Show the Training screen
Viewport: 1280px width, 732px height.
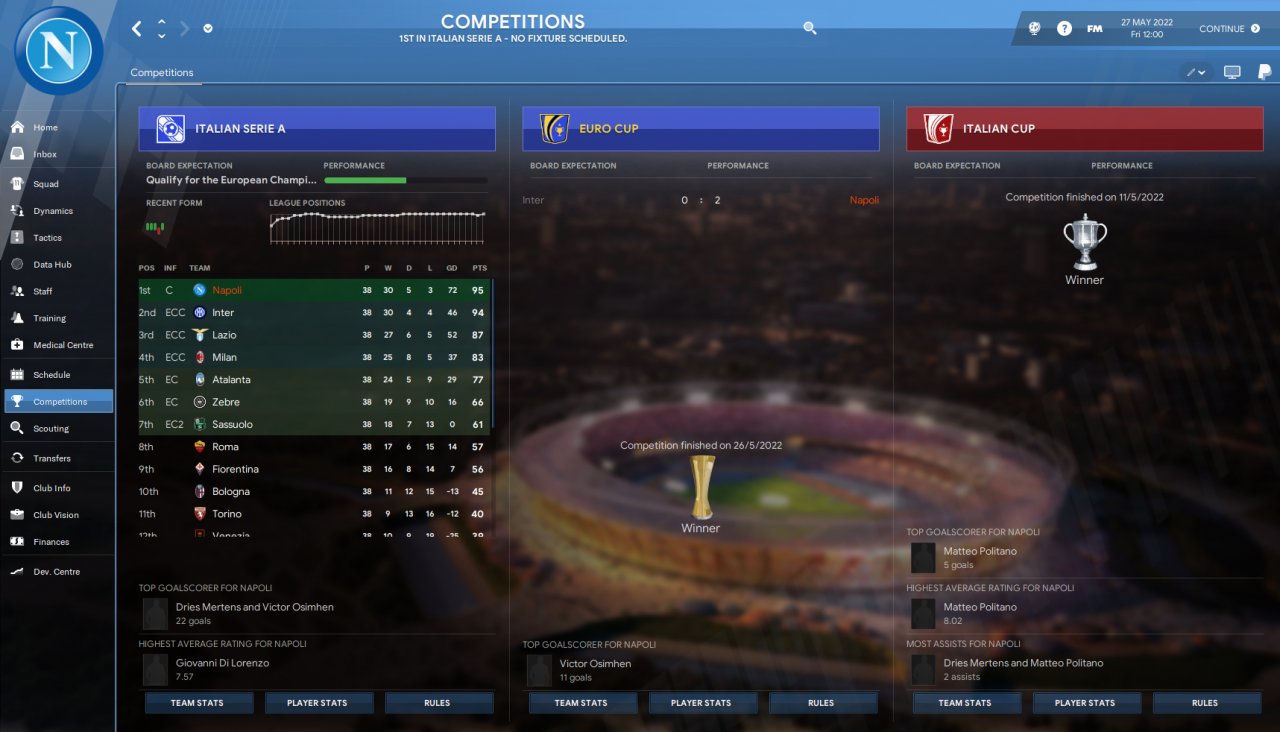(x=49, y=318)
